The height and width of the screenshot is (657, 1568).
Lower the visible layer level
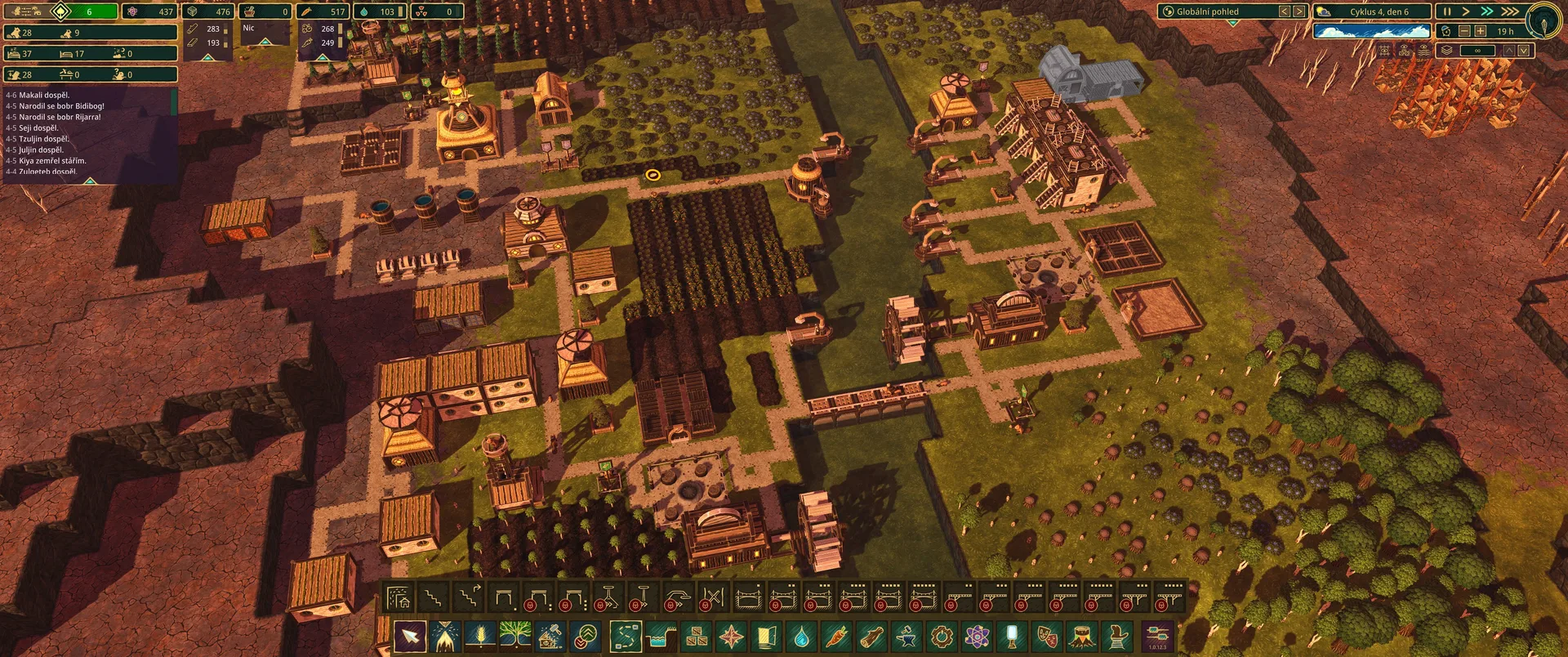tap(1524, 51)
